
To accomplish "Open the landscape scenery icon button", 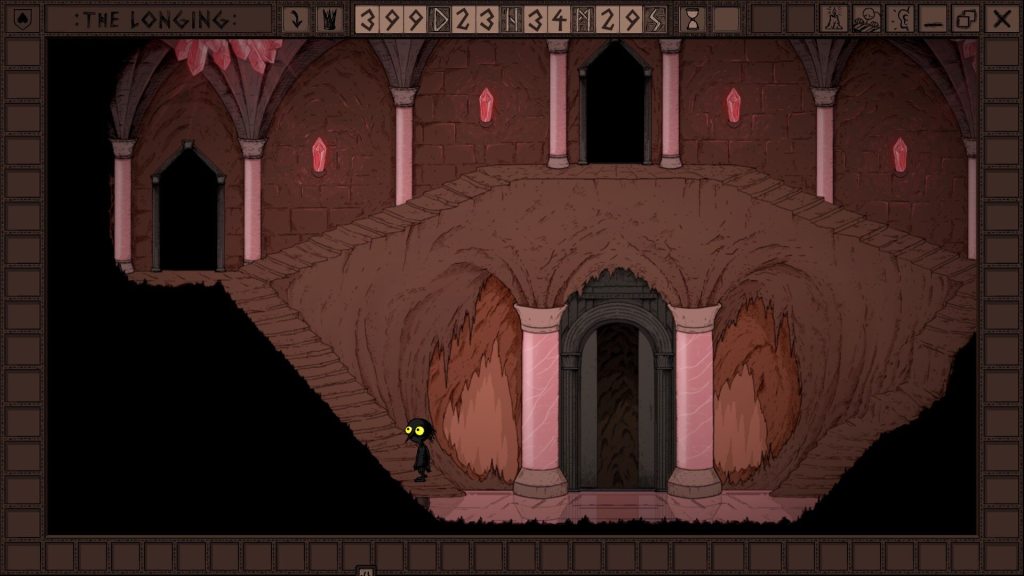I will 866,18.
